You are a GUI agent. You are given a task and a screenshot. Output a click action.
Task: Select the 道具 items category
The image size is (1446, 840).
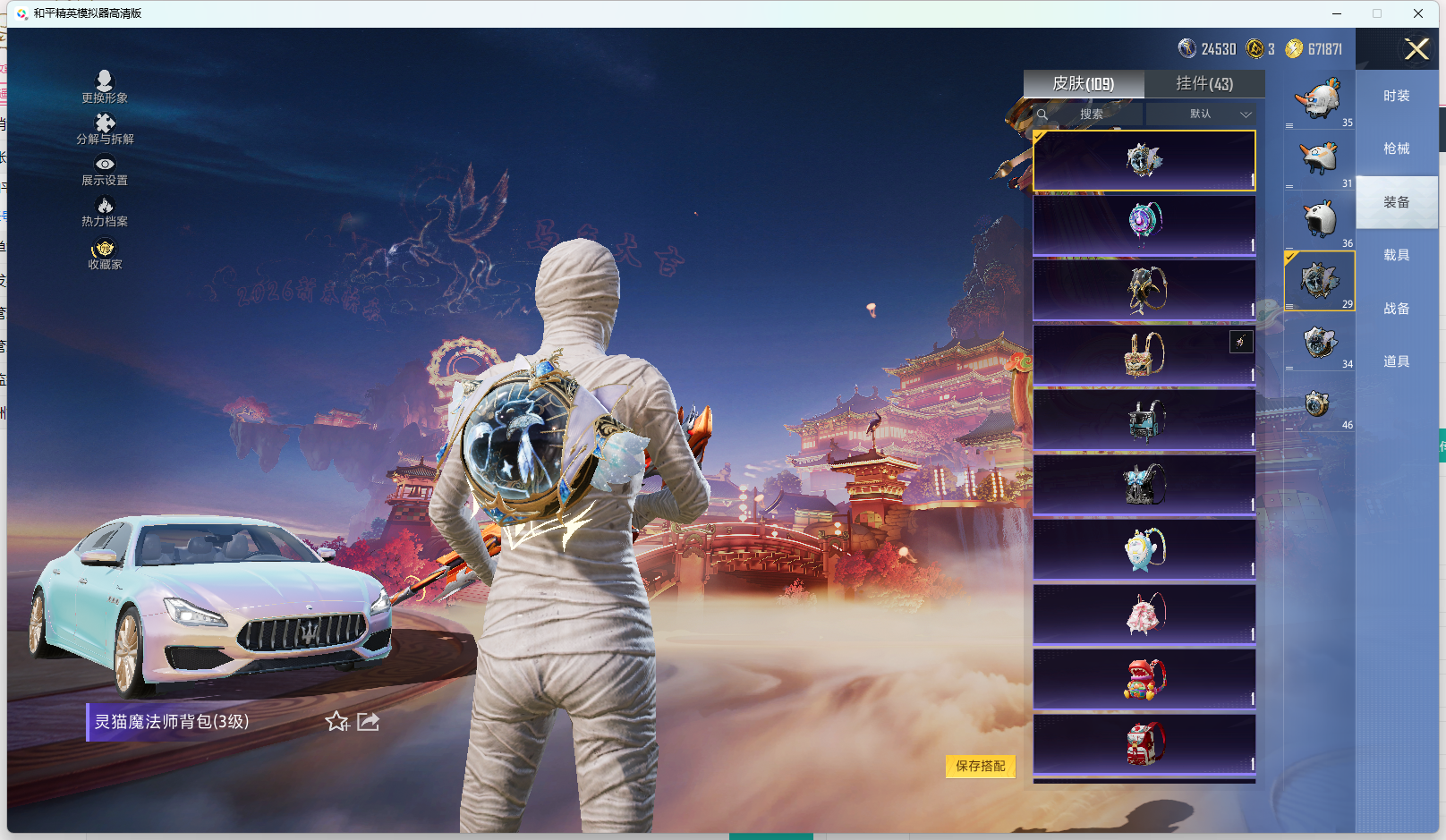tap(1396, 361)
